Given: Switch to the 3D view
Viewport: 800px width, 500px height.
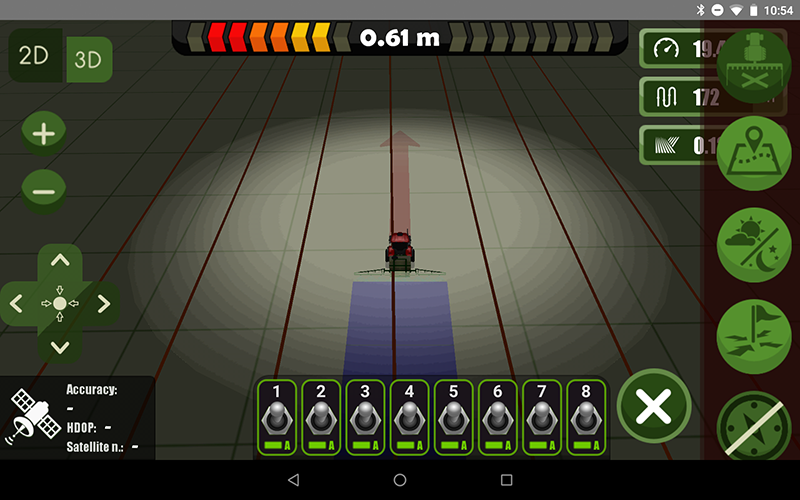Looking at the screenshot, I should (x=89, y=59).
